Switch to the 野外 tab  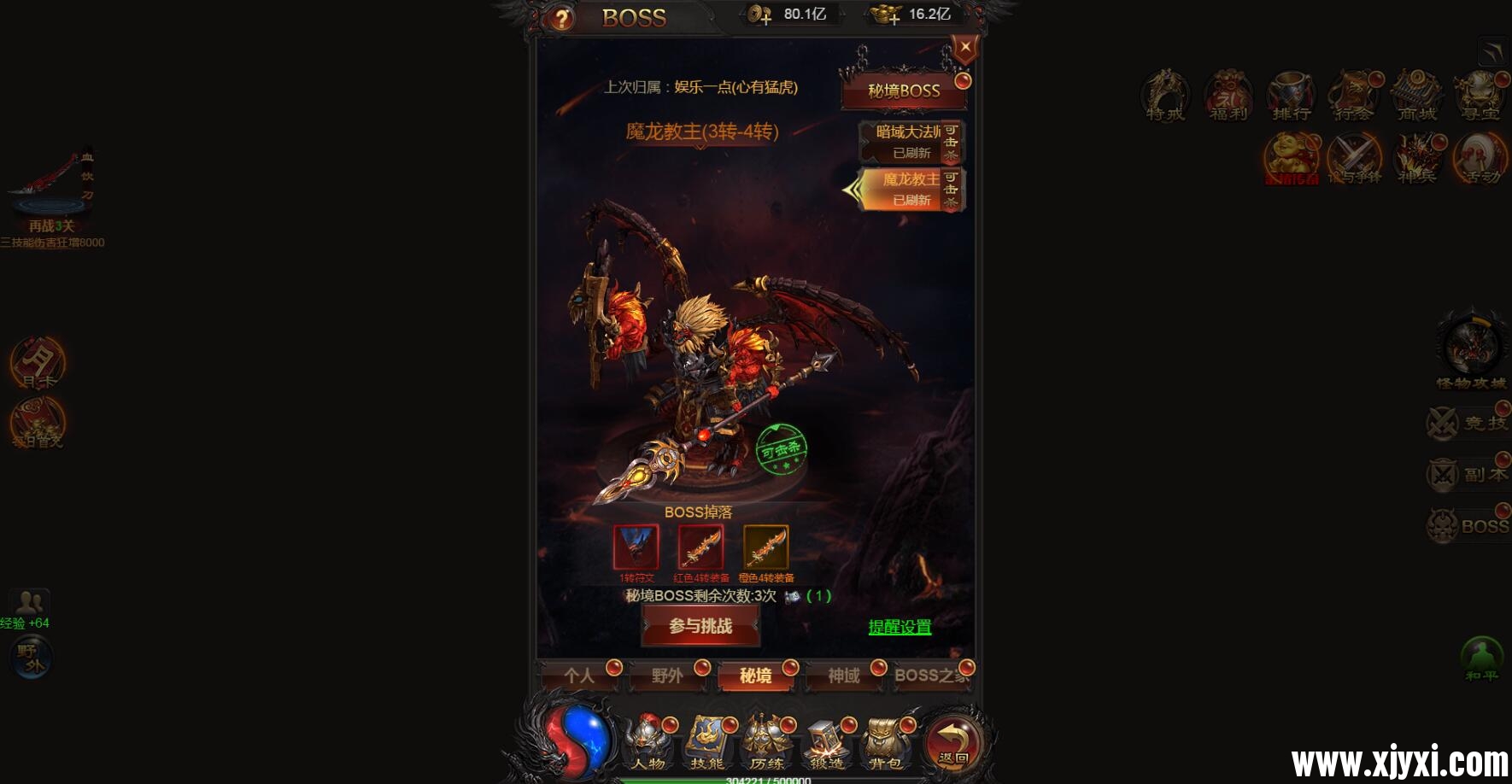pyautogui.click(x=668, y=676)
